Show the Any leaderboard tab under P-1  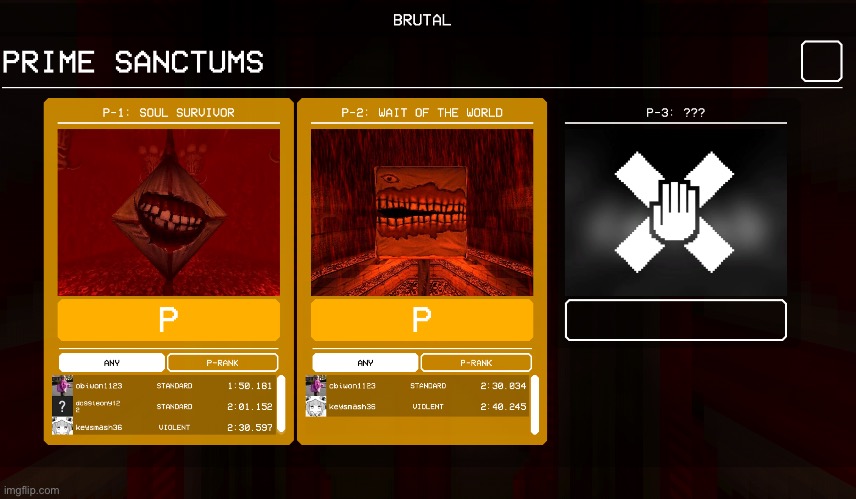[x=112, y=363]
